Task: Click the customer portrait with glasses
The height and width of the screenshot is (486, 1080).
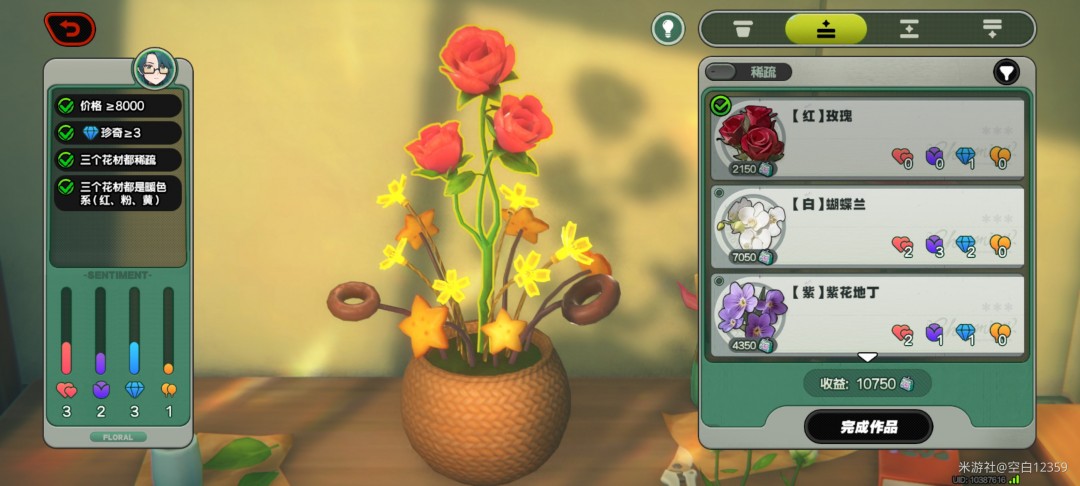Action: (x=155, y=70)
